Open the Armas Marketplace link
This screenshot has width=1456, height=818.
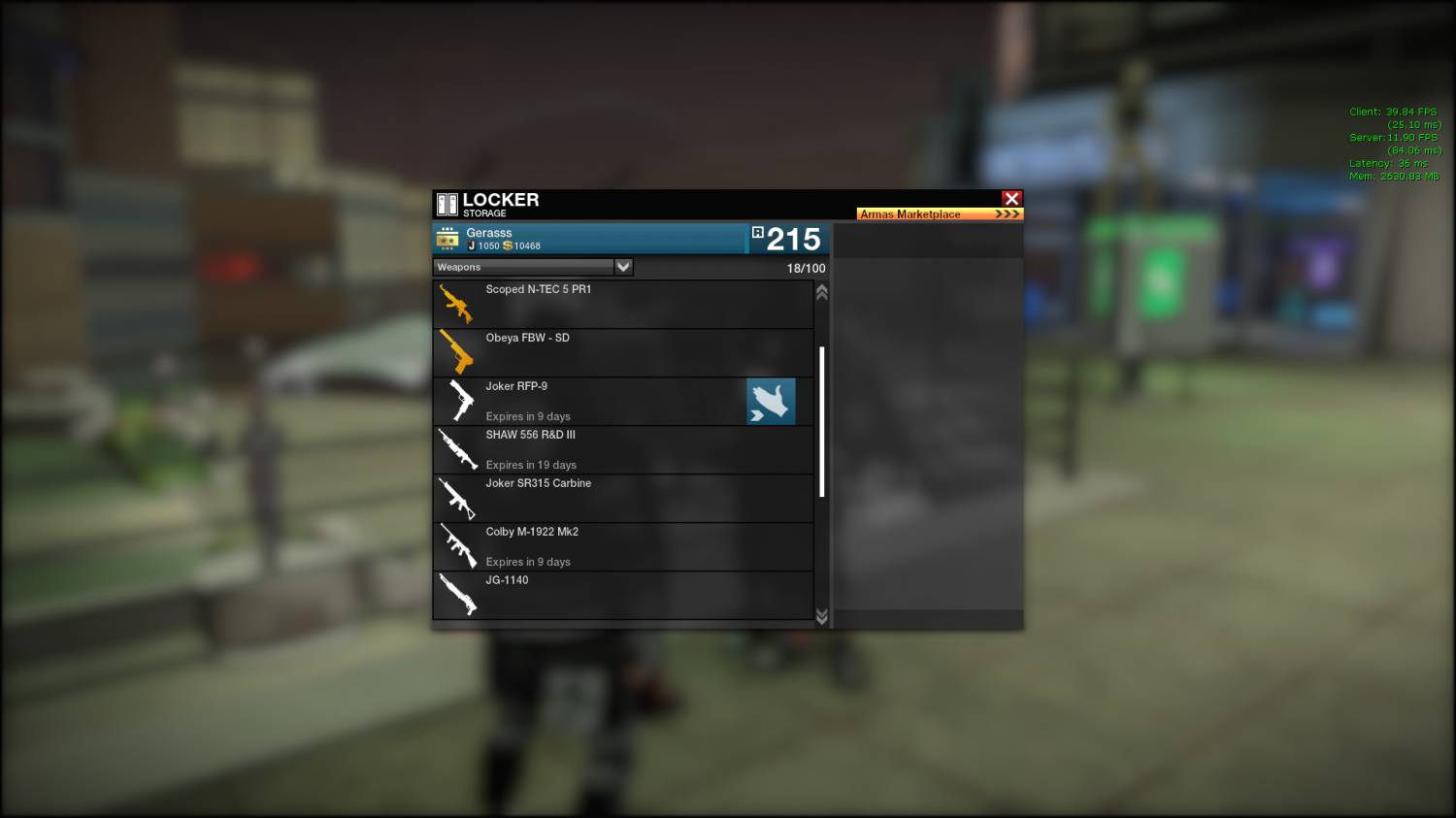(939, 213)
